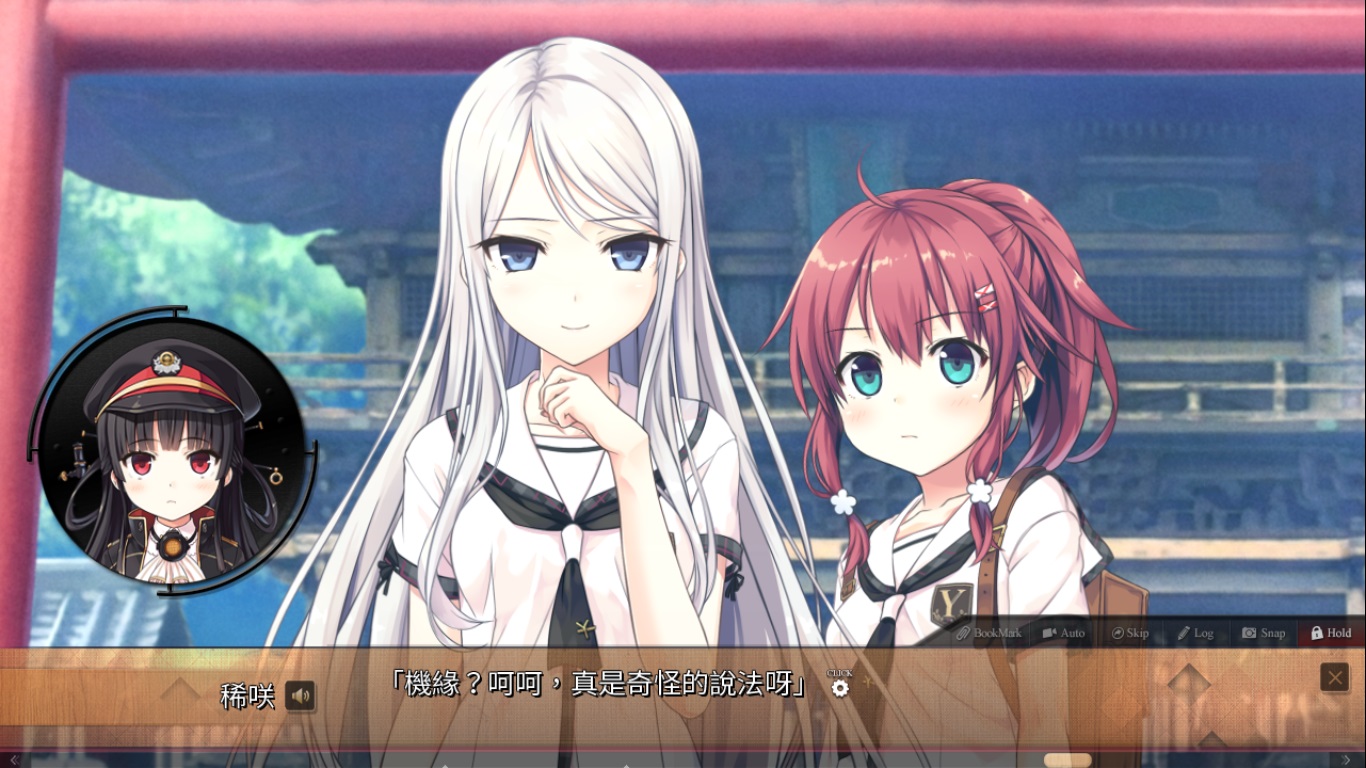Select the BookMark paperclip icon
1366x768 pixels.
[x=963, y=633]
